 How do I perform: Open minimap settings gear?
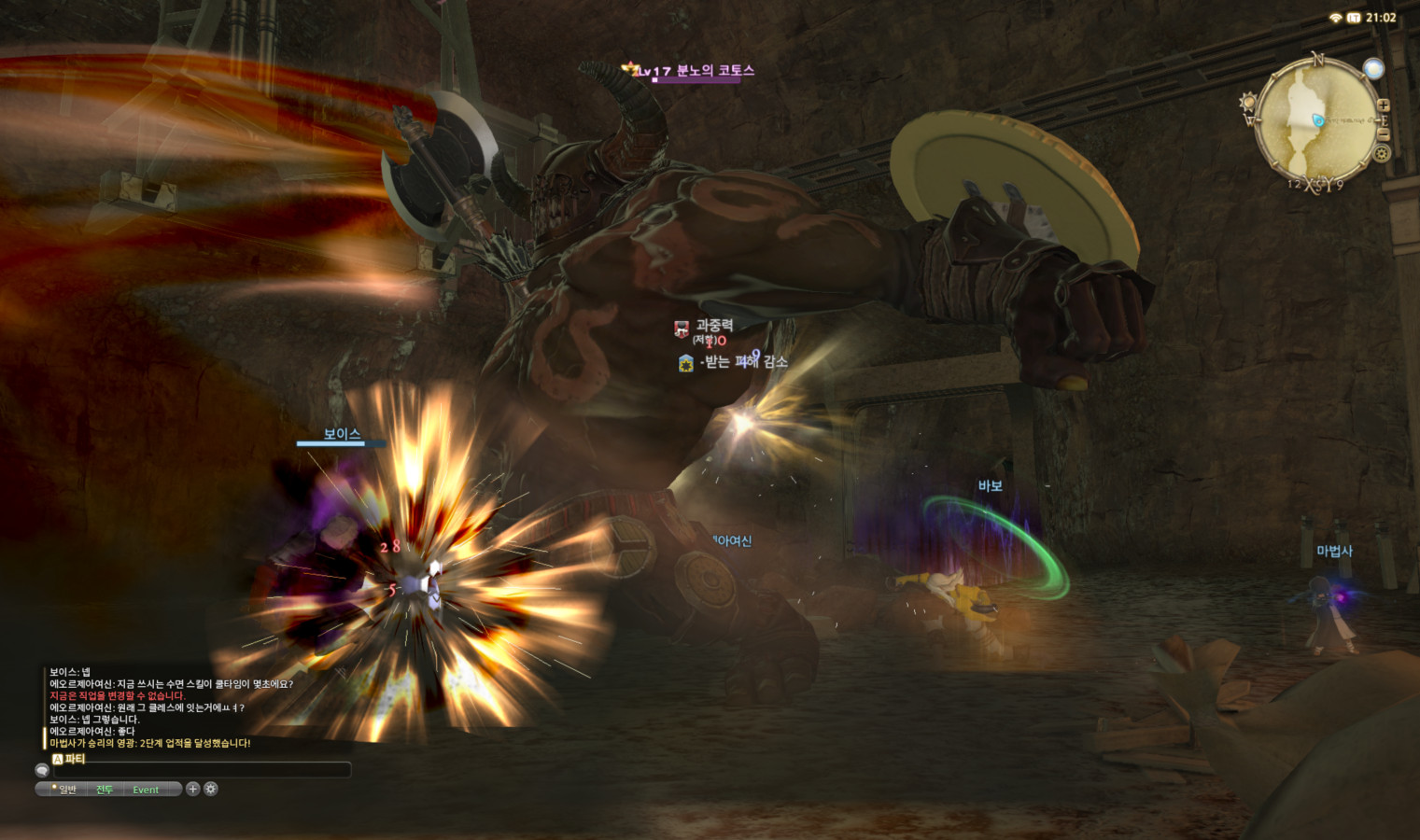[1382, 152]
